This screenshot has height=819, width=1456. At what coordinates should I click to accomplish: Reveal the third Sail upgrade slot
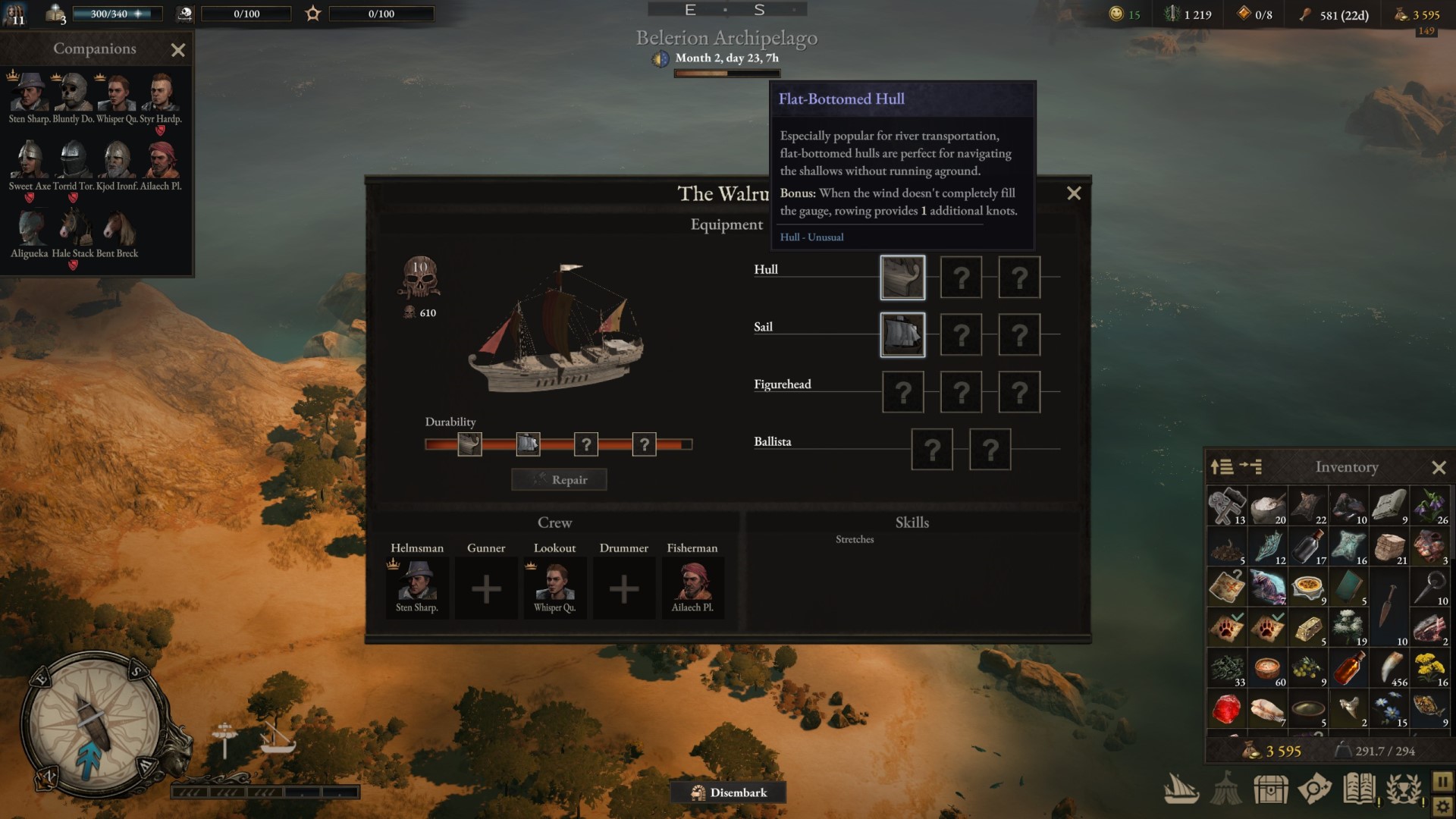tap(1019, 334)
